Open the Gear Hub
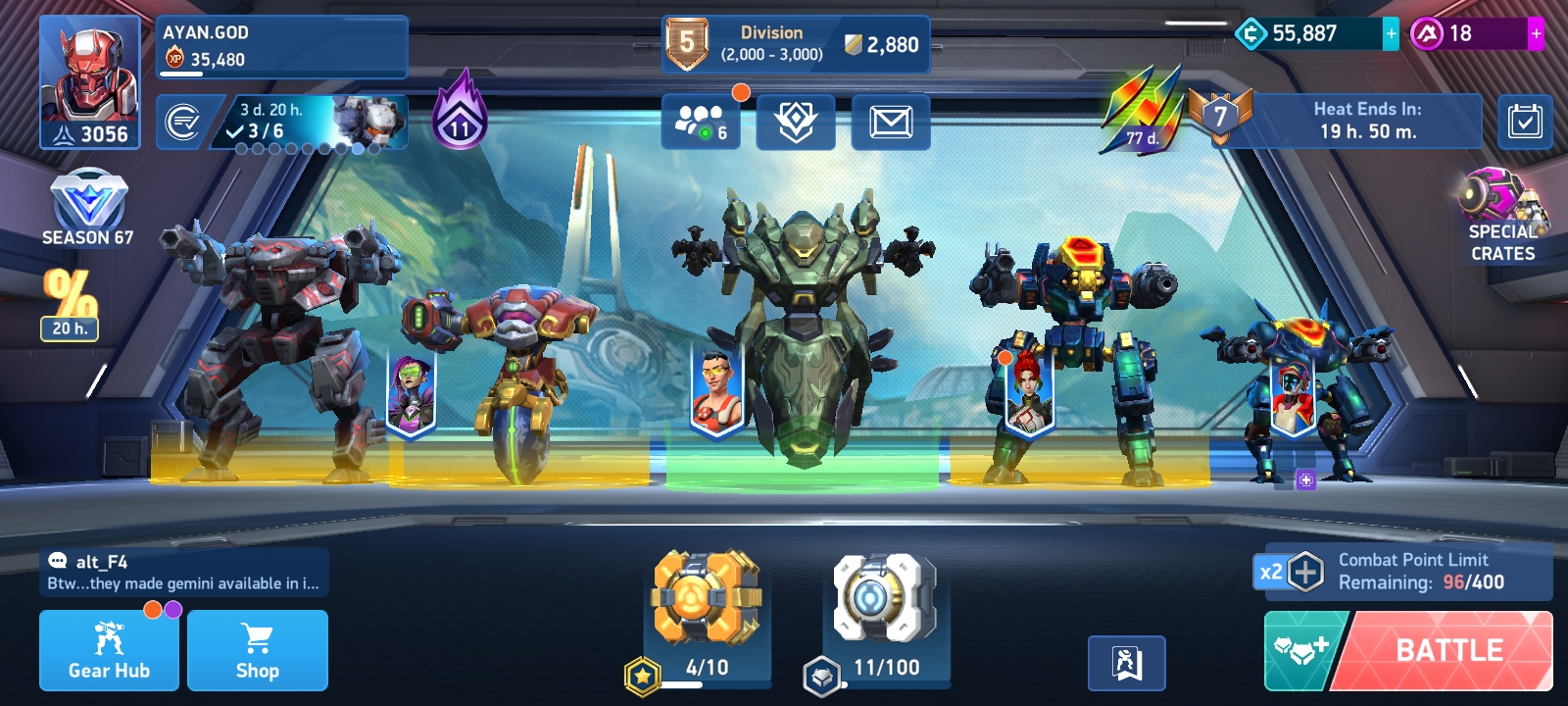Viewport: 1568px width, 706px height. 109,650
